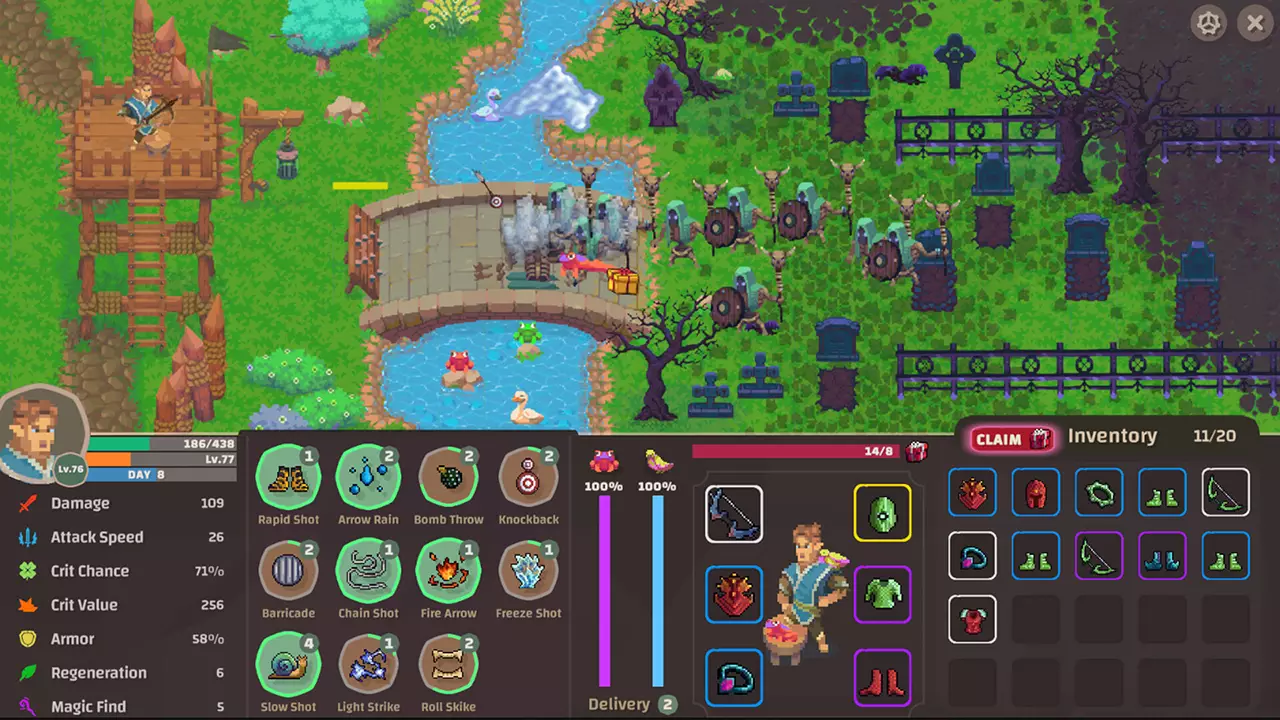
Task: Activate the Bomb Throw skill
Action: pyautogui.click(x=448, y=478)
